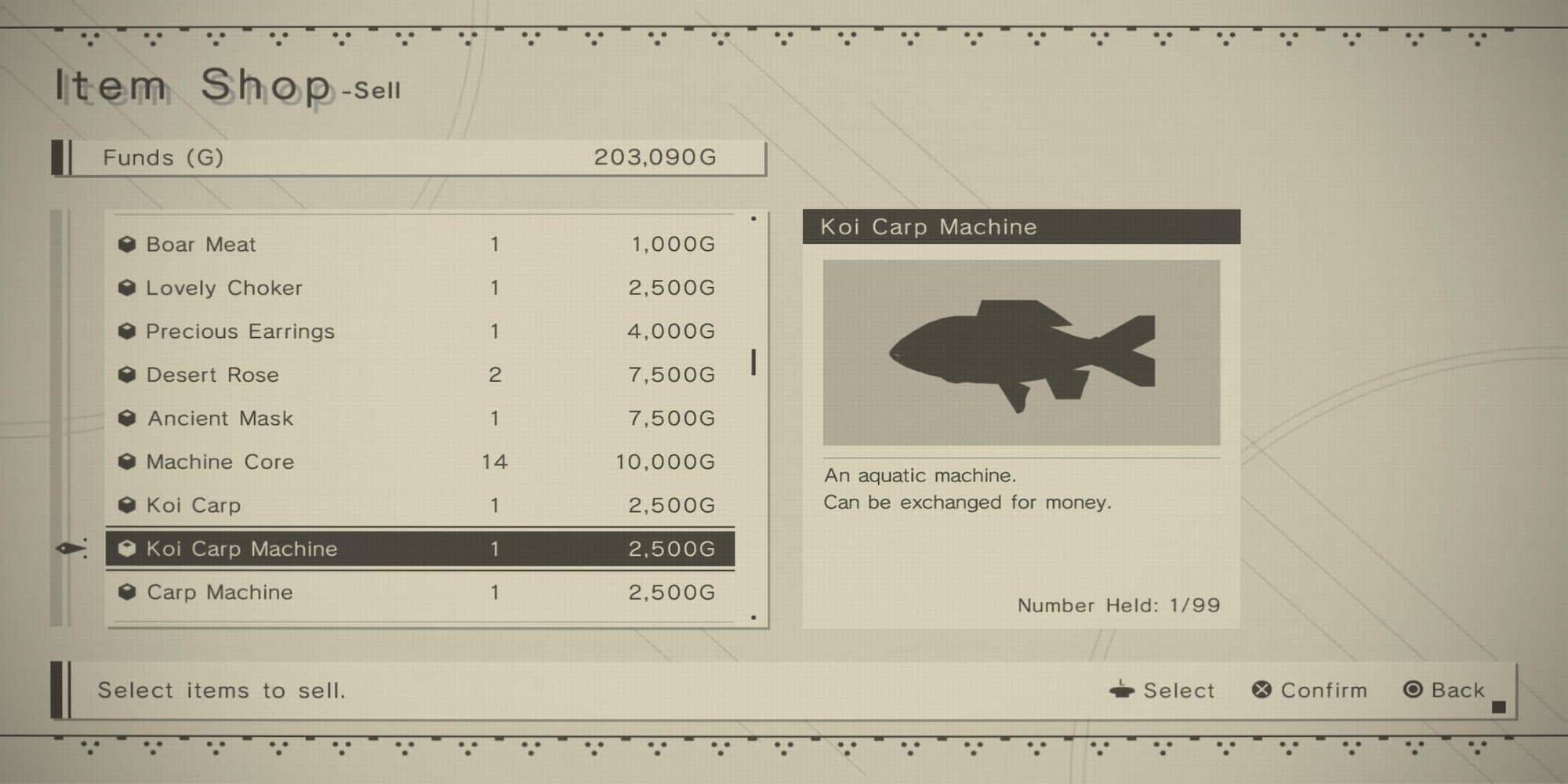
Task: Pick the Koi Carp item
Action: 420,506
